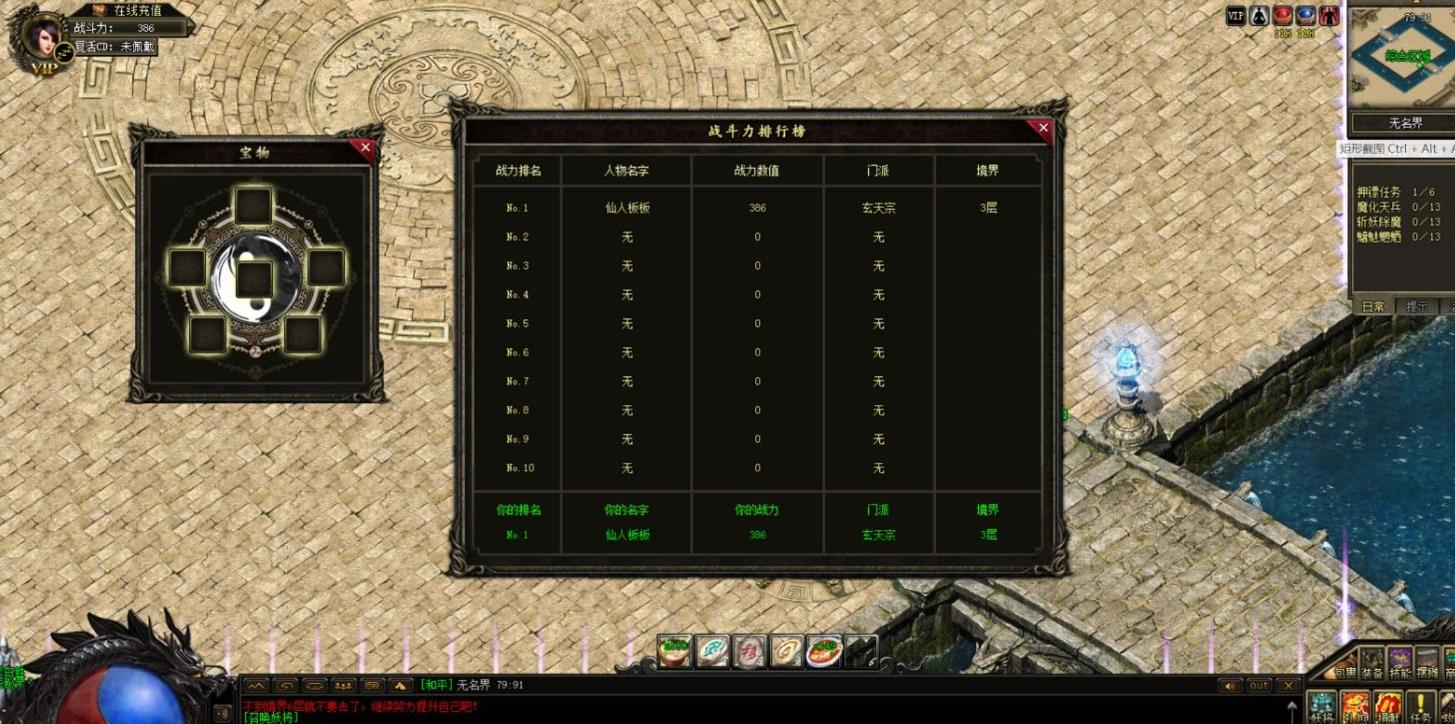The image size is (1455, 724).
Task: Click the blue eye orb icon top-right
Action: click(x=1306, y=15)
